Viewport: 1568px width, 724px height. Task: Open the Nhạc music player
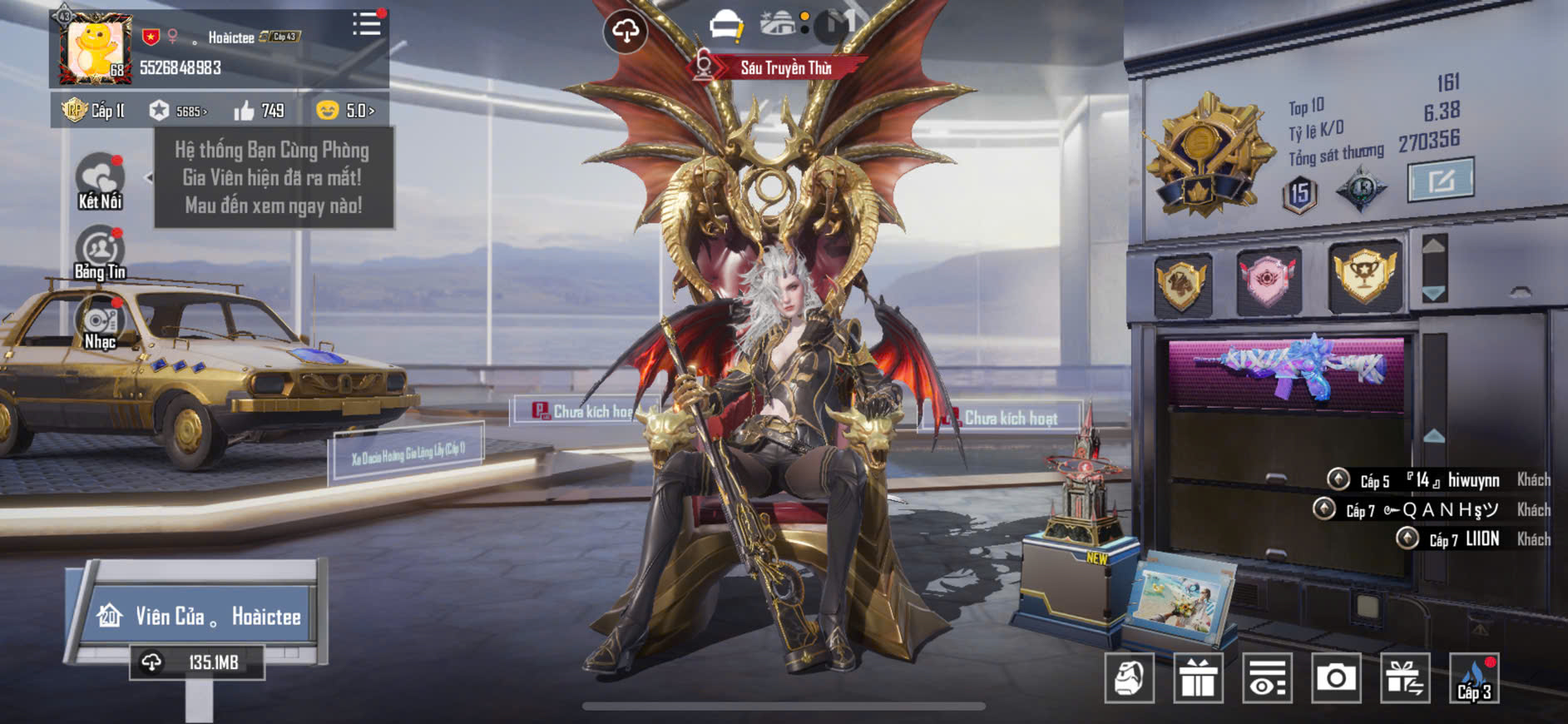click(100, 325)
